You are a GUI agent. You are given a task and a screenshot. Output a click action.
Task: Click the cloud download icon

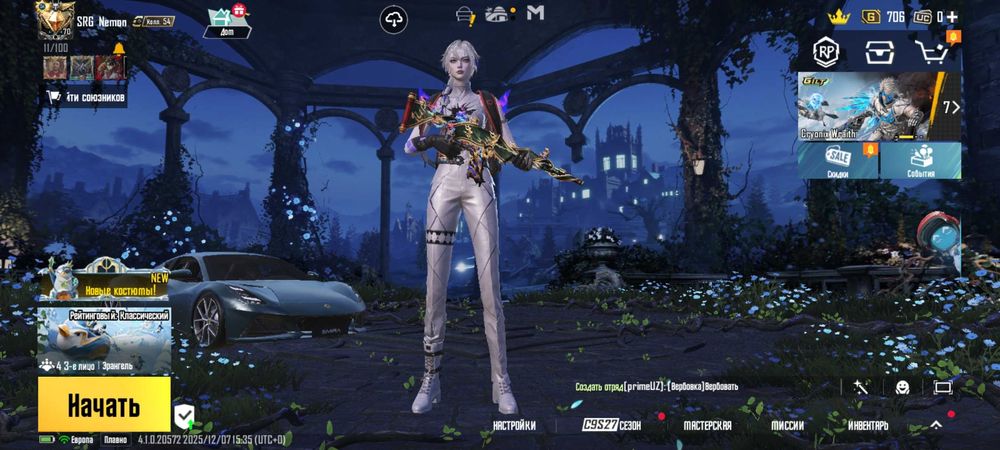click(395, 18)
